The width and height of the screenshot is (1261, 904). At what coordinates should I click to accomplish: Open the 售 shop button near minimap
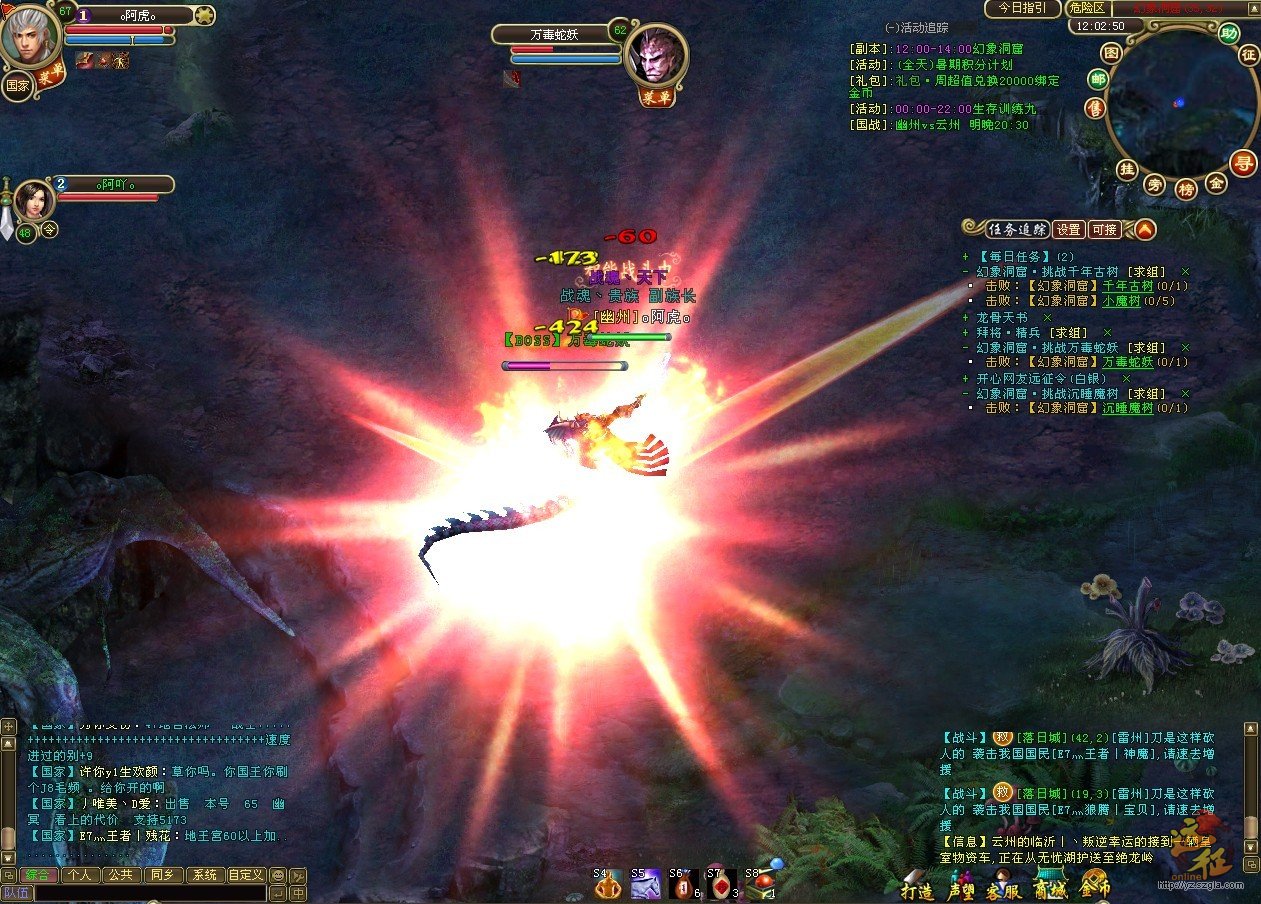pyautogui.click(x=1097, y=107)
